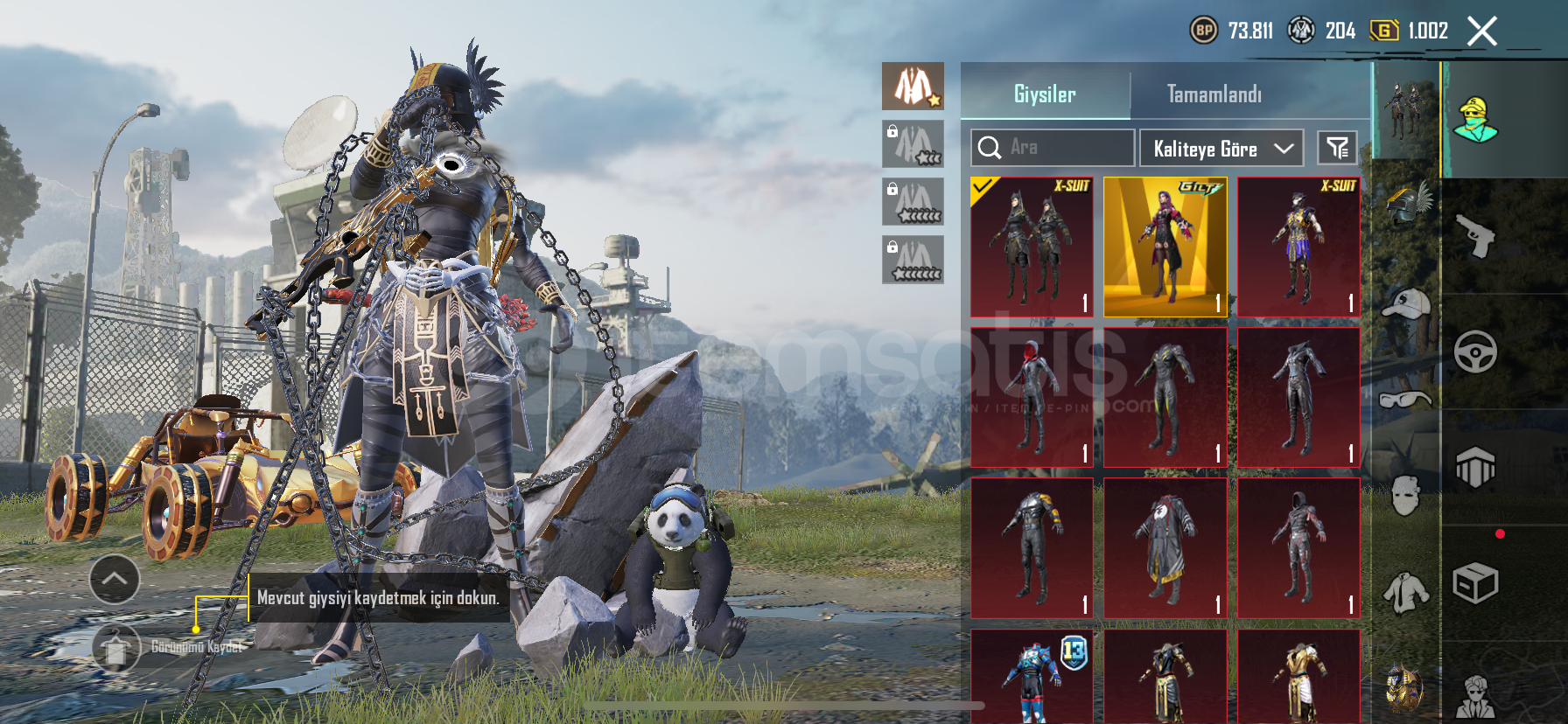Viewport: 1568px width, 724px height.
Task: Select the yellow-background Glory outfit
Action: 1165,247
